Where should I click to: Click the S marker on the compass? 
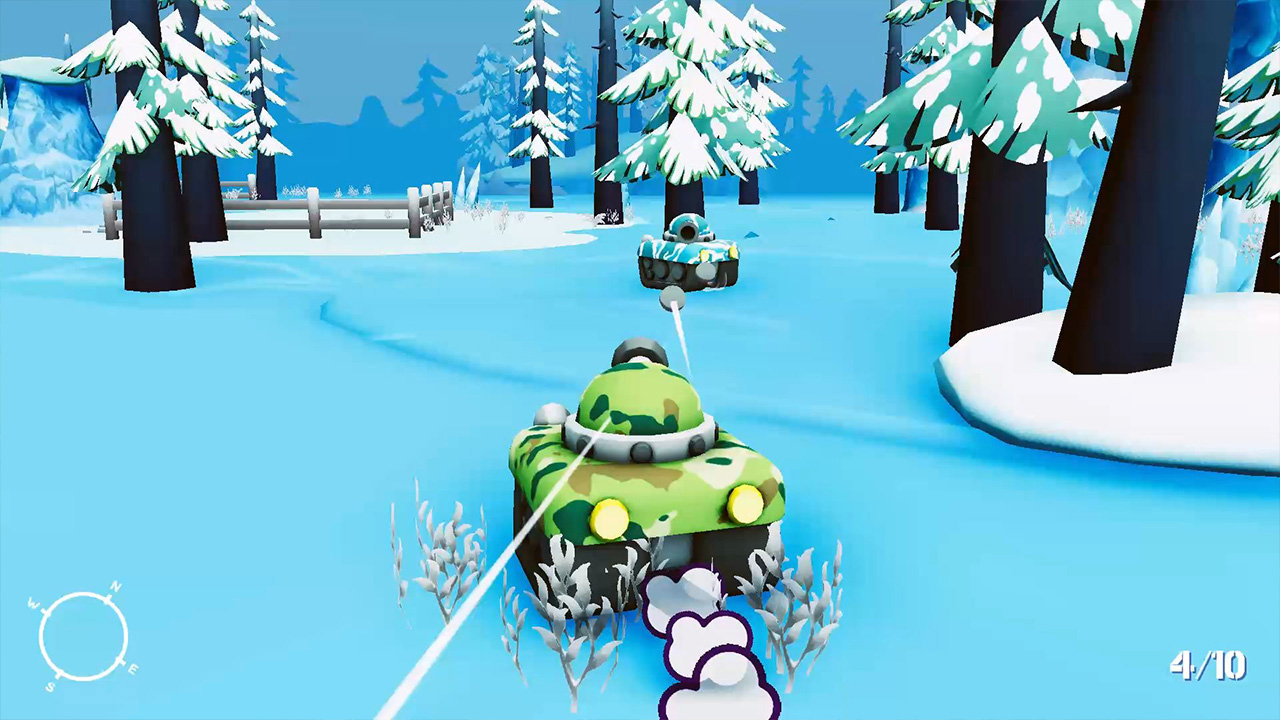point(50,687)
